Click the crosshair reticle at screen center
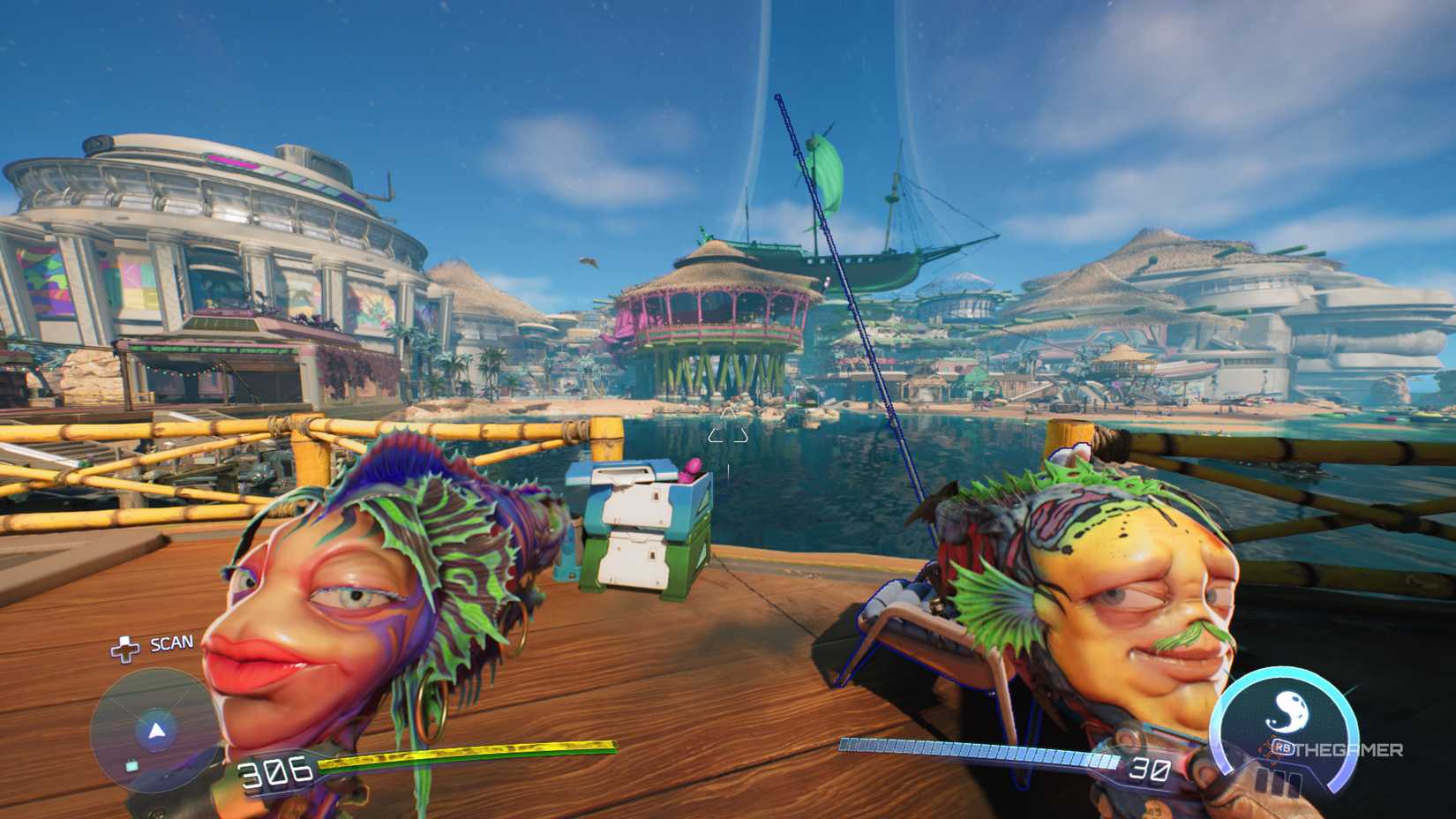This screenshot has width=1456, height=819. click(x=728, y=432)
